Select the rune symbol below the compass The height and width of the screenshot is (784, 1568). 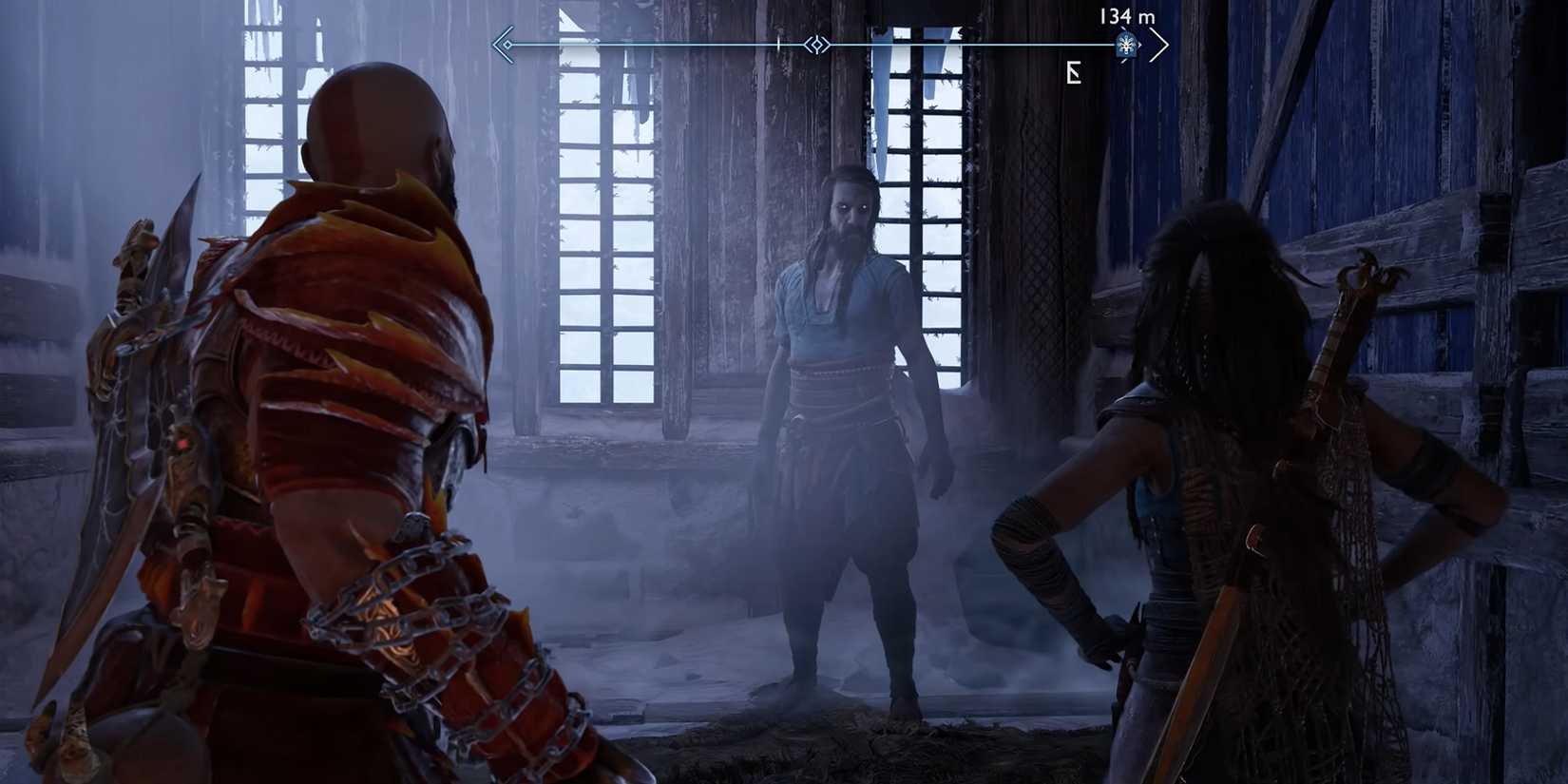point(1075,74)
